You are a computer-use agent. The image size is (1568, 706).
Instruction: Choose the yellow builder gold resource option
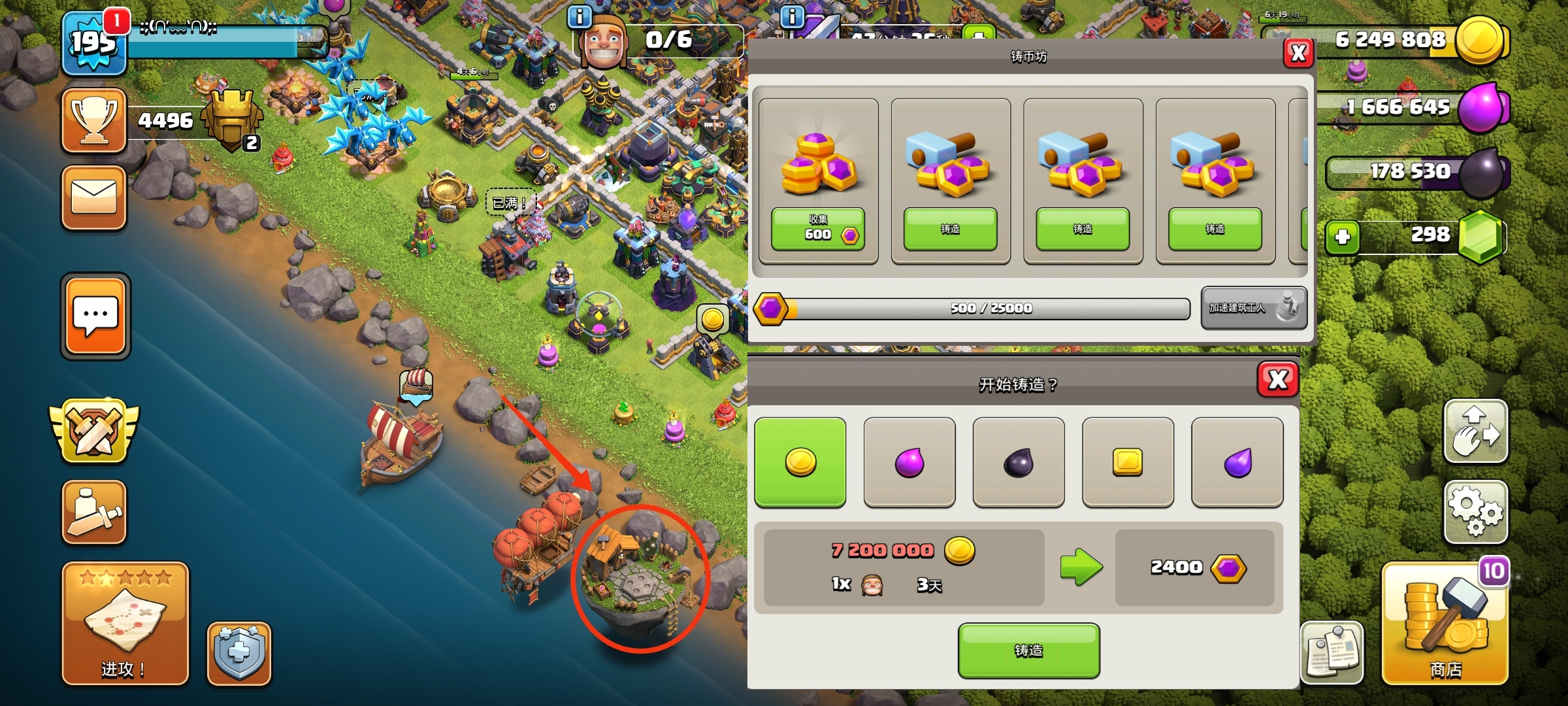(1128, 463)
